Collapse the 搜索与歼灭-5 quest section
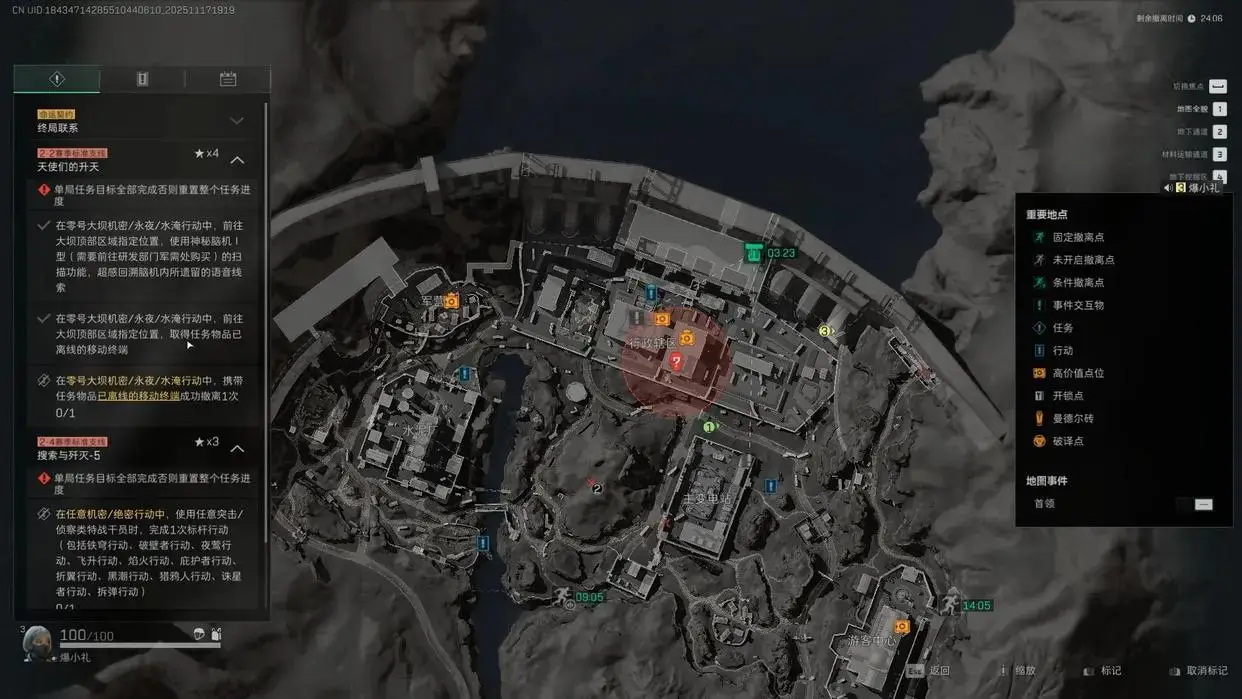Viewport: 1242px width, 699px height. tap(237, 448)
